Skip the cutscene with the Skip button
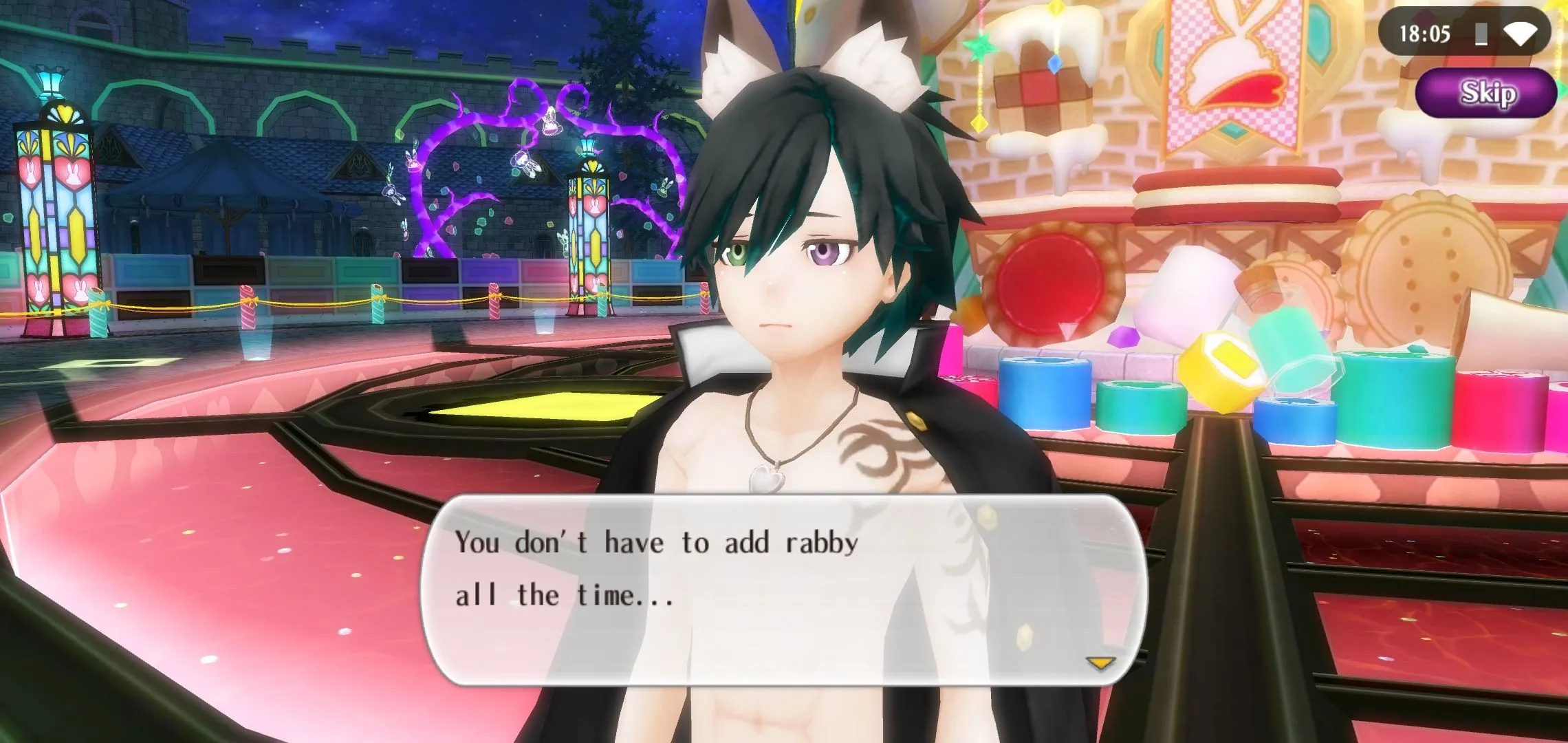 (1487, 93)
